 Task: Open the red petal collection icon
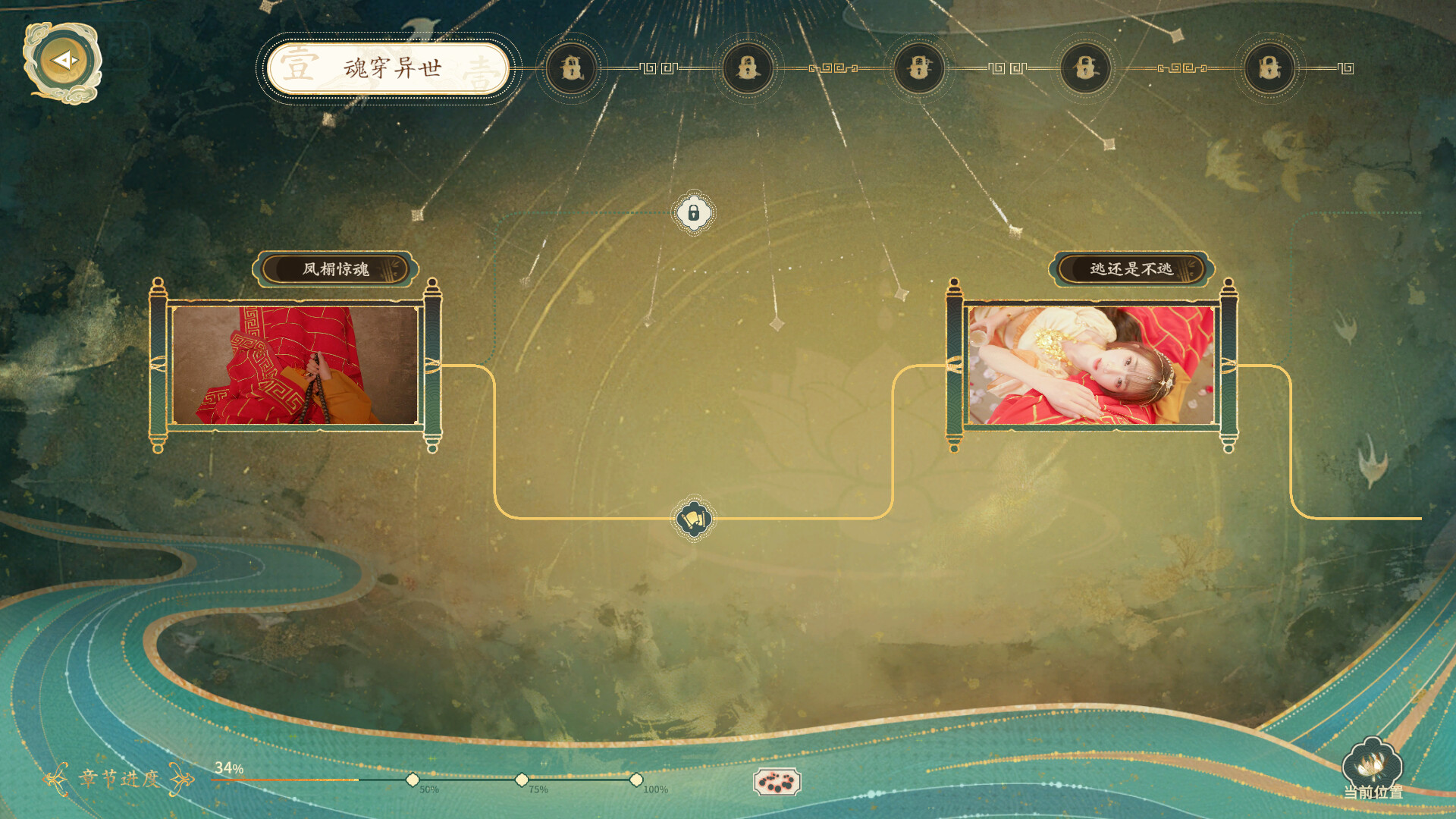pos(777,782)
